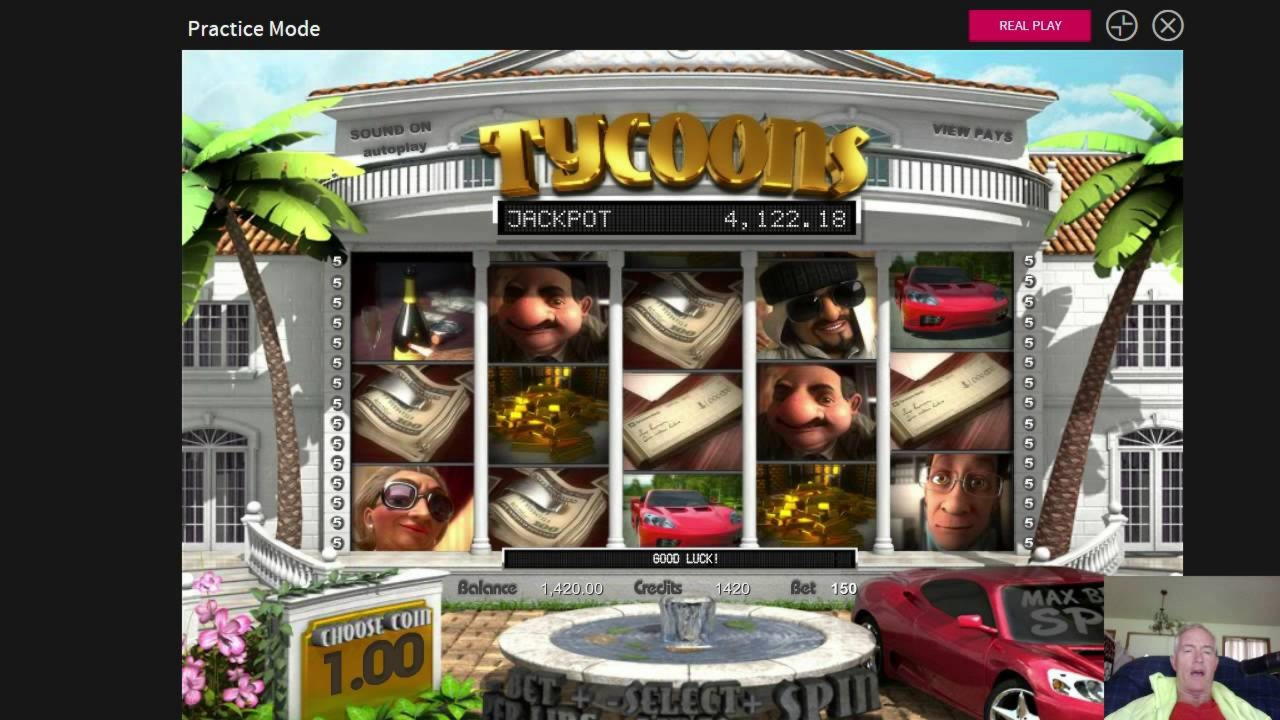Close the practice mode game window
The image size is (1280, 720).
pos(1167,26)
